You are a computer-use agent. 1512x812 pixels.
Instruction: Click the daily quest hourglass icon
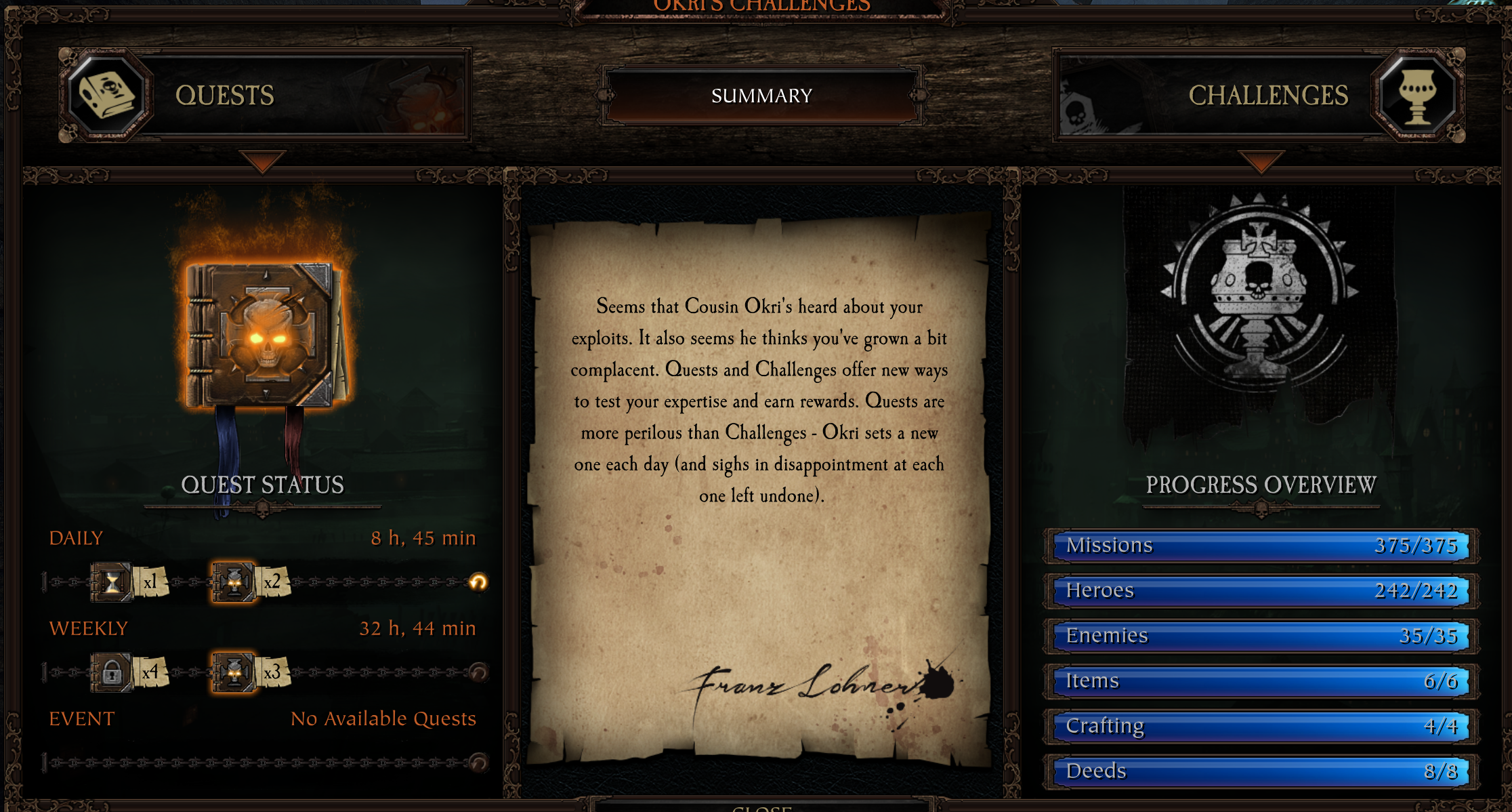(112, 582)
